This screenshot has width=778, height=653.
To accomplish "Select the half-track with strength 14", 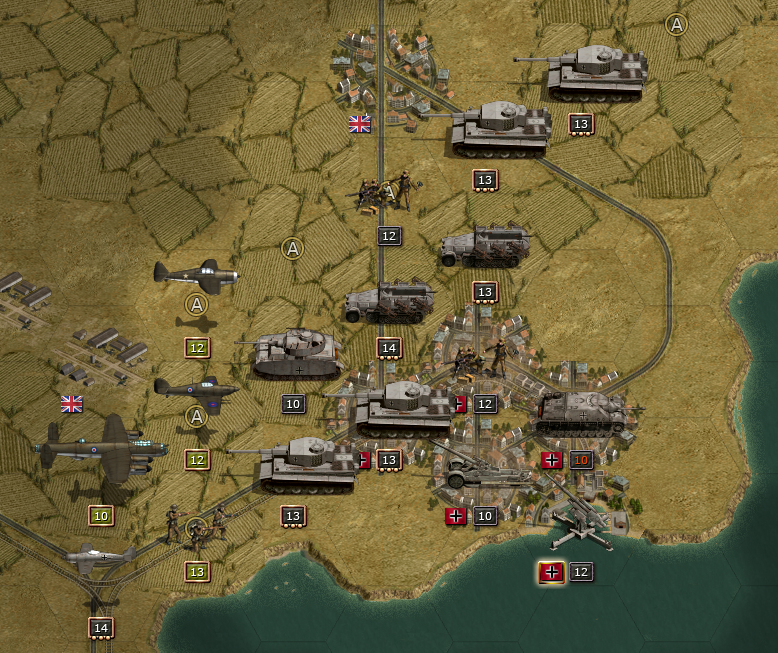I will point(387,304).
